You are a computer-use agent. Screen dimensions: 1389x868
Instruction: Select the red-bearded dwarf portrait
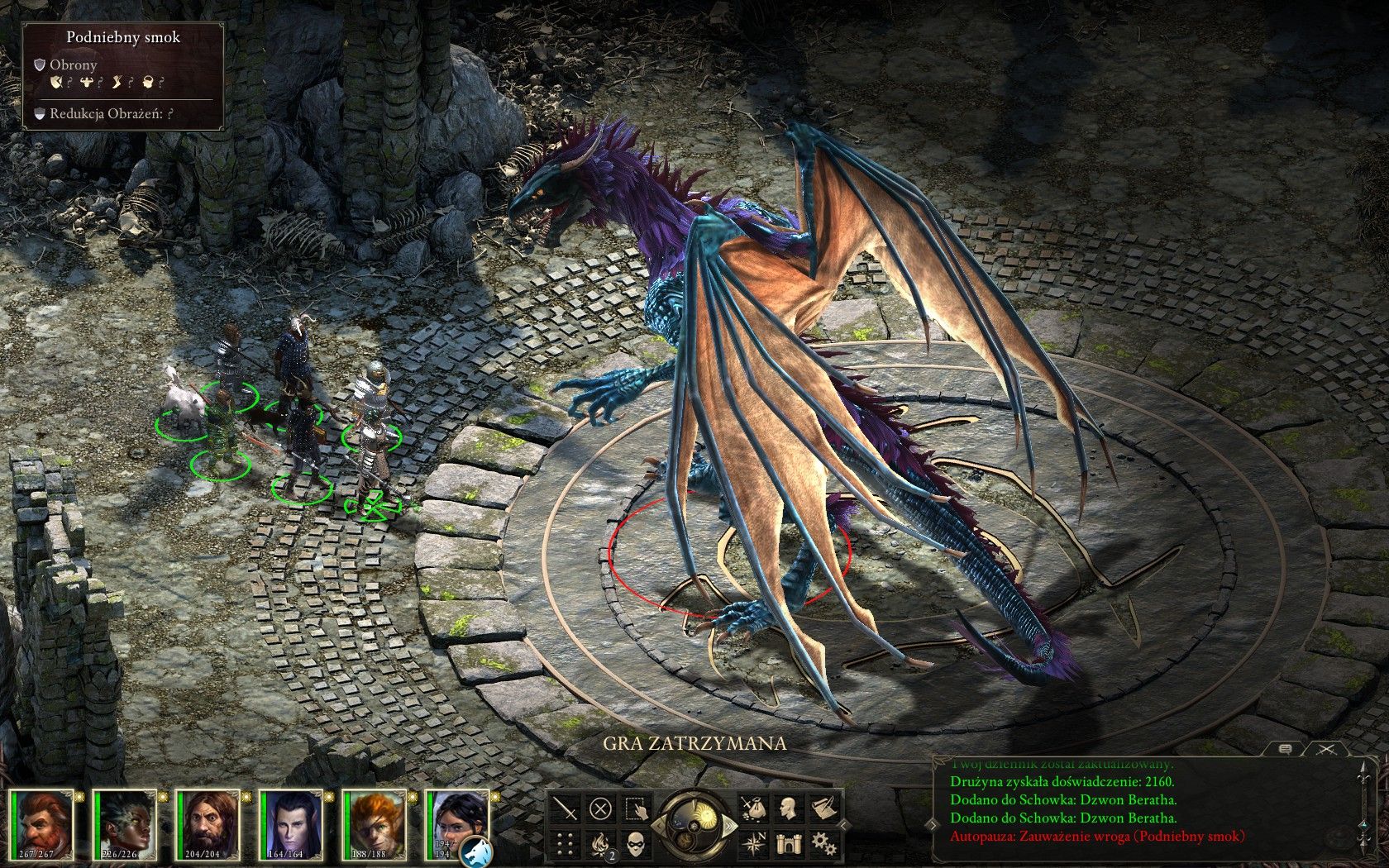point(41,826)
